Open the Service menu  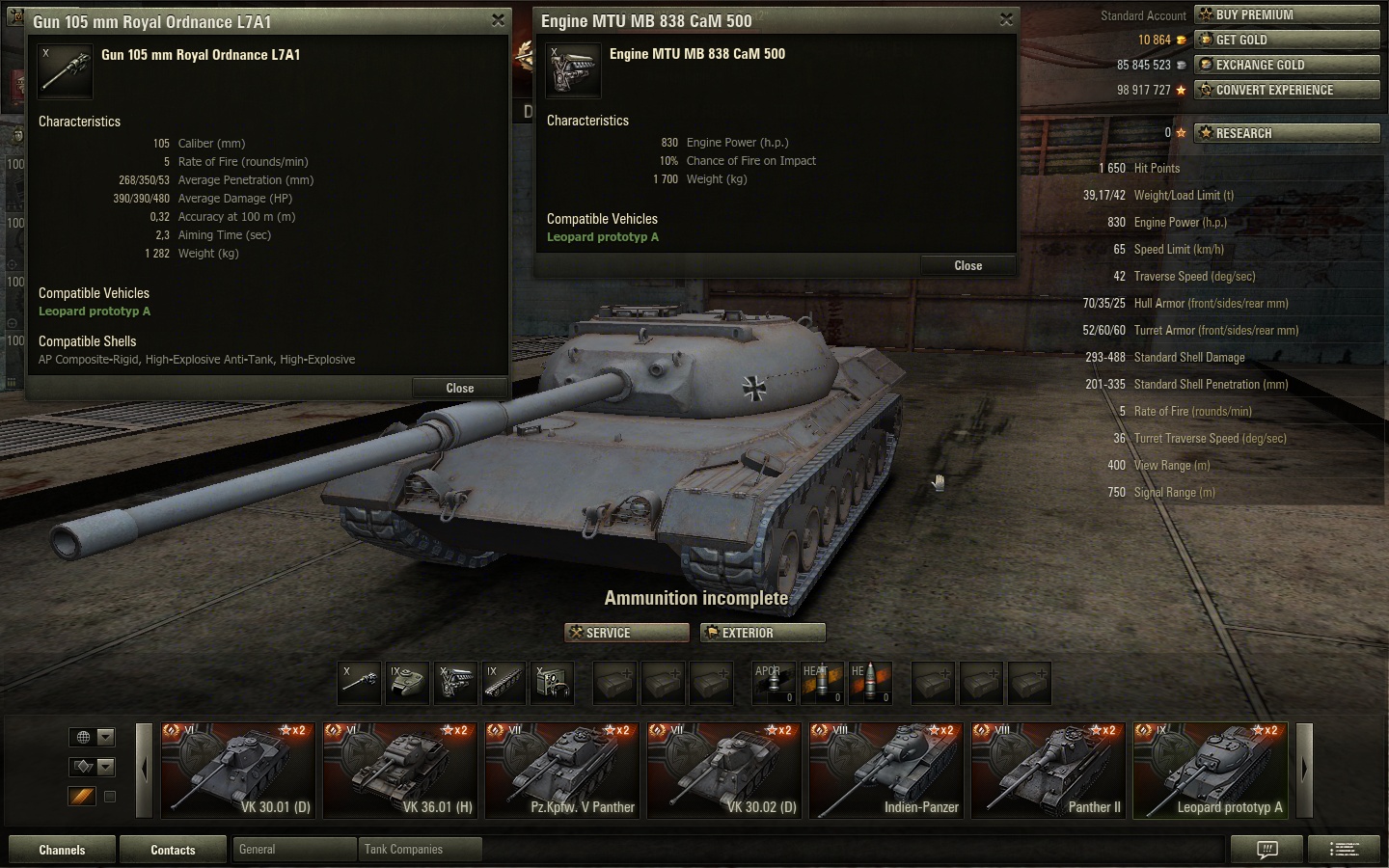click(x=627, y=633)
